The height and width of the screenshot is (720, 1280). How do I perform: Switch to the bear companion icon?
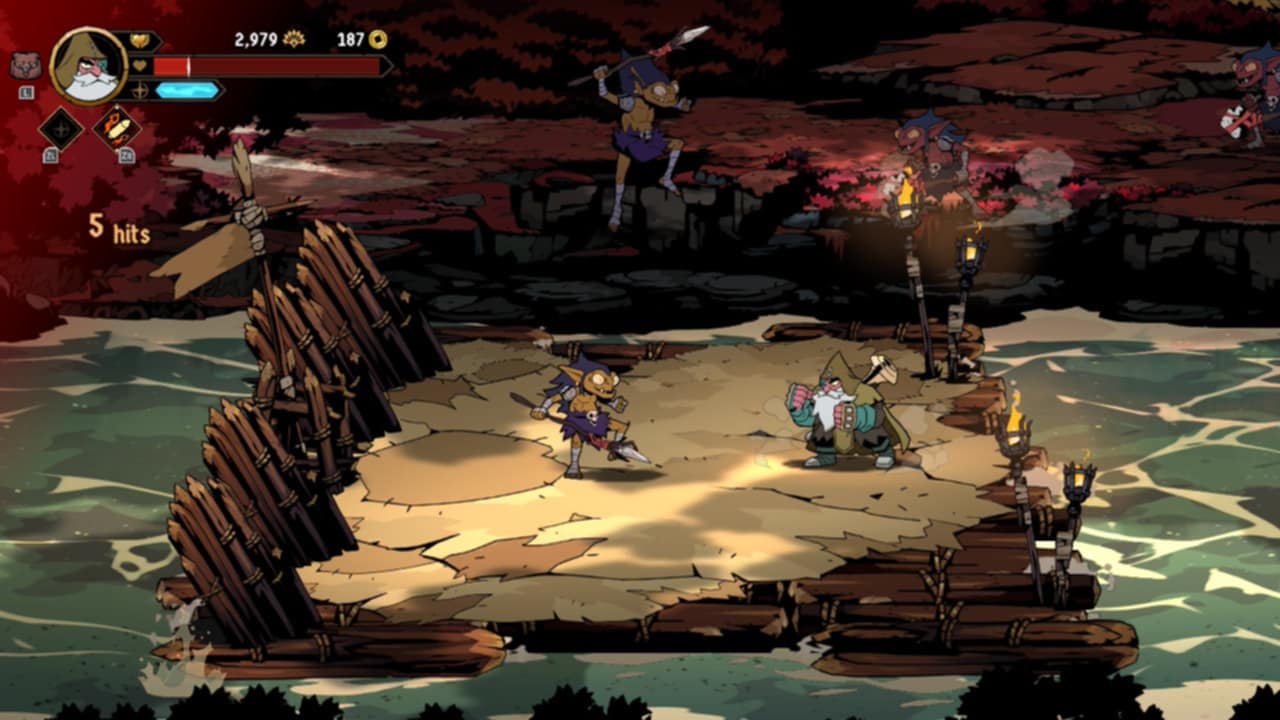point(26,66)
